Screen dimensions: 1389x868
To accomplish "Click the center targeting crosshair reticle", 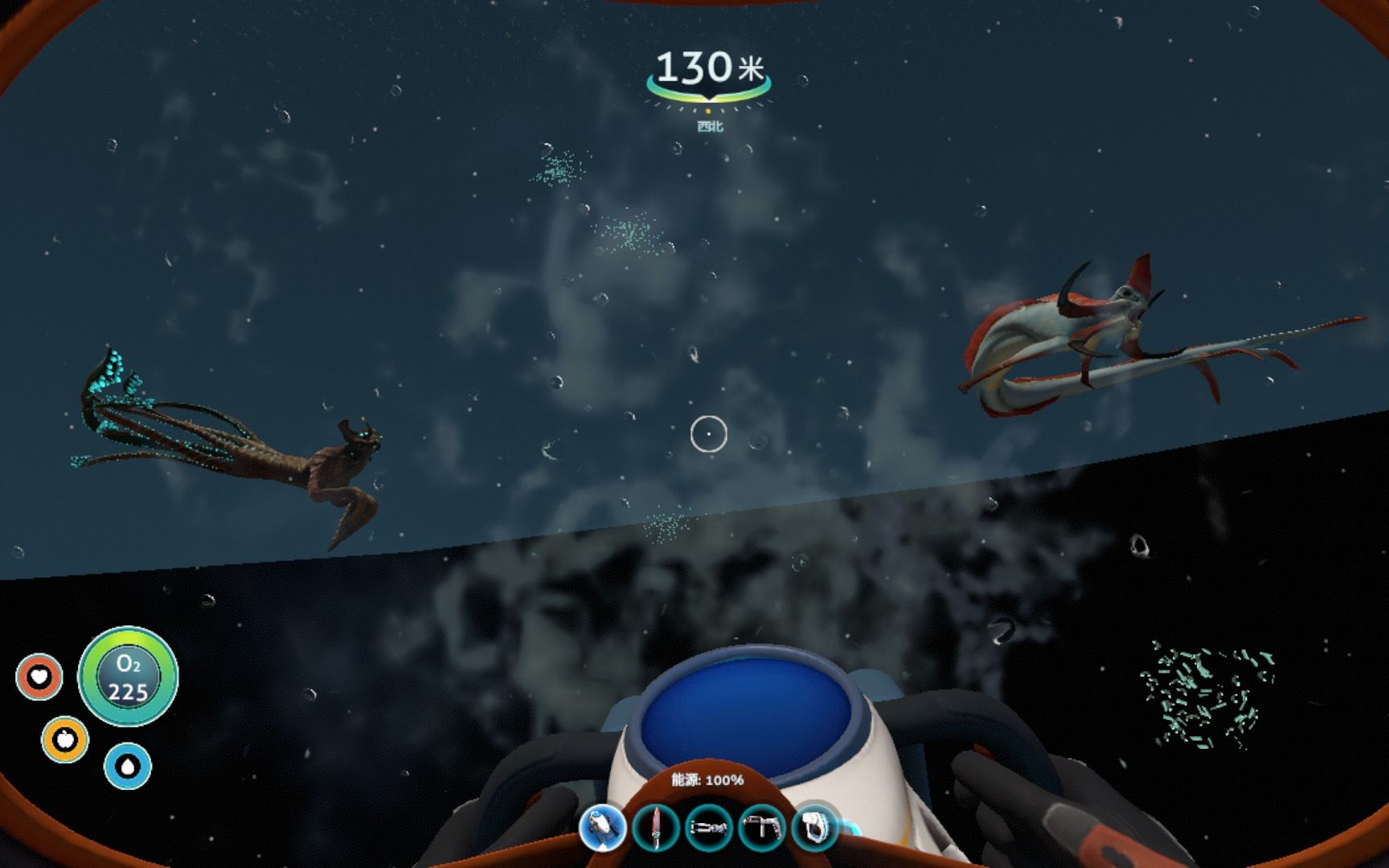I will 709,433.
